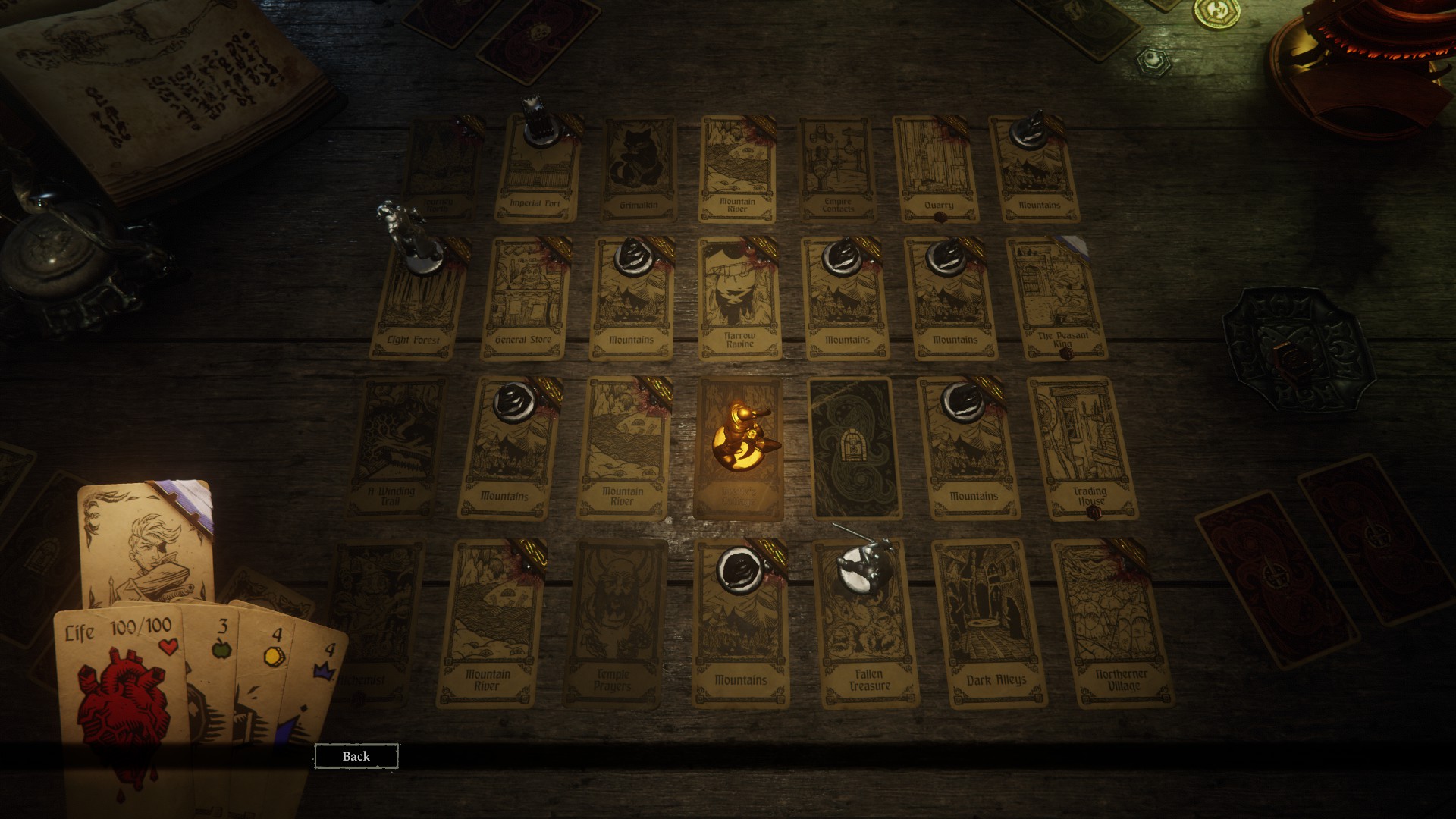The width and height of the screenshot is (1456, 819).
Task: Choose the Trading House card
Action: pyautogui.click(x=1083, y=447)
